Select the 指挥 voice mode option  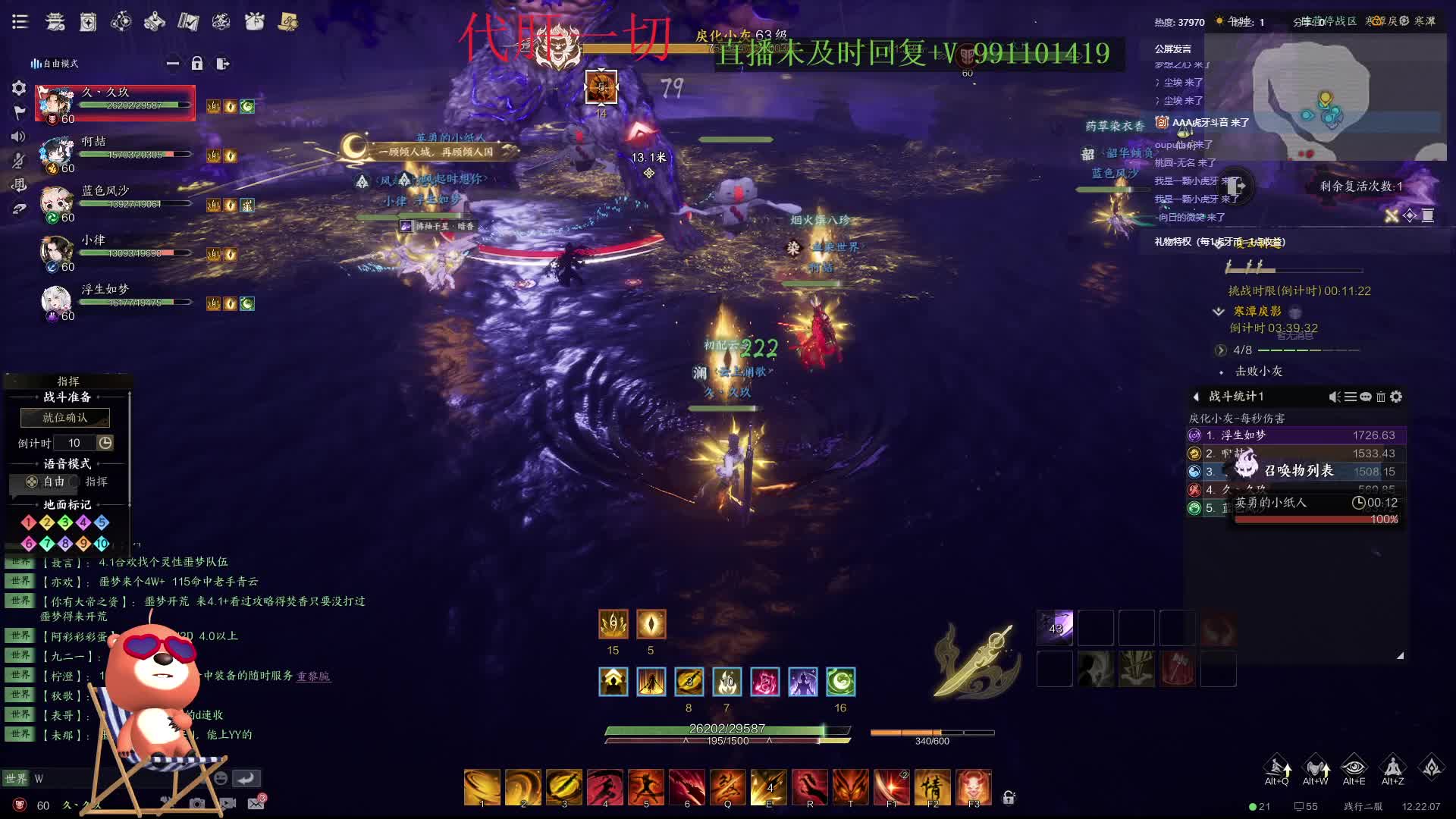pos(90,482)
